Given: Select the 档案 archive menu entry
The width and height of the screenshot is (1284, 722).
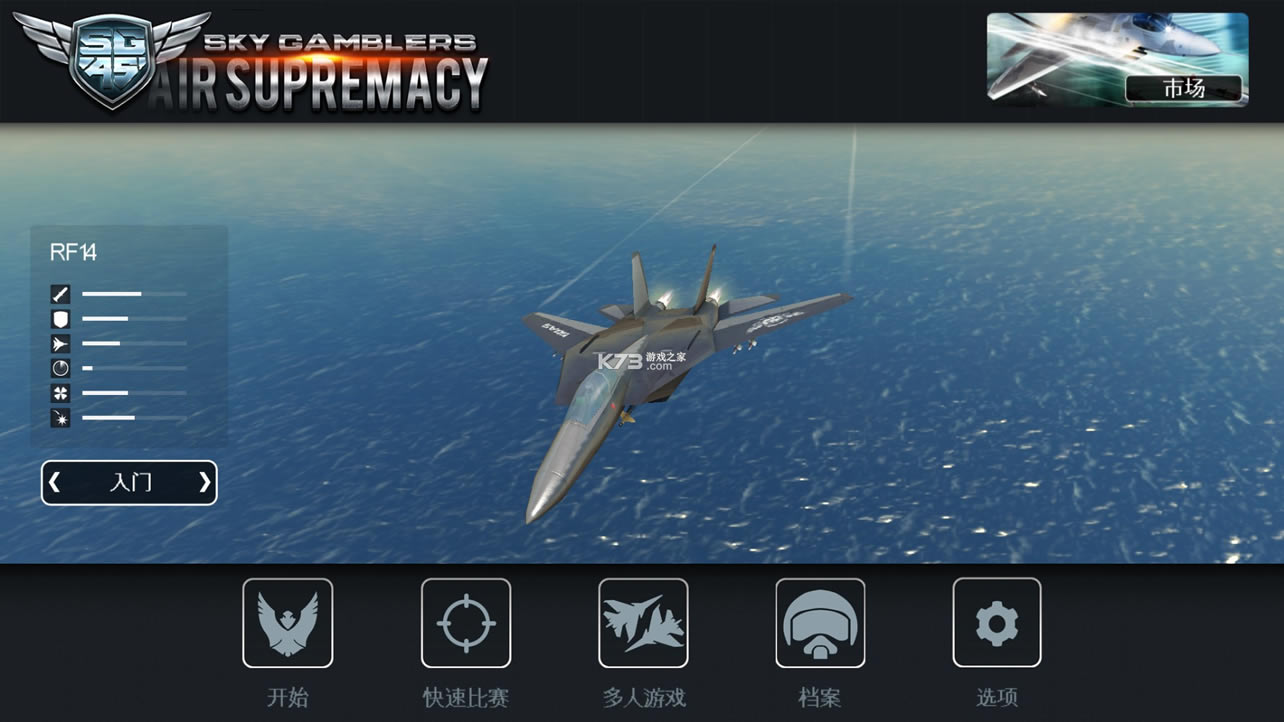Looking at the screenshot, I should (820, 698).
